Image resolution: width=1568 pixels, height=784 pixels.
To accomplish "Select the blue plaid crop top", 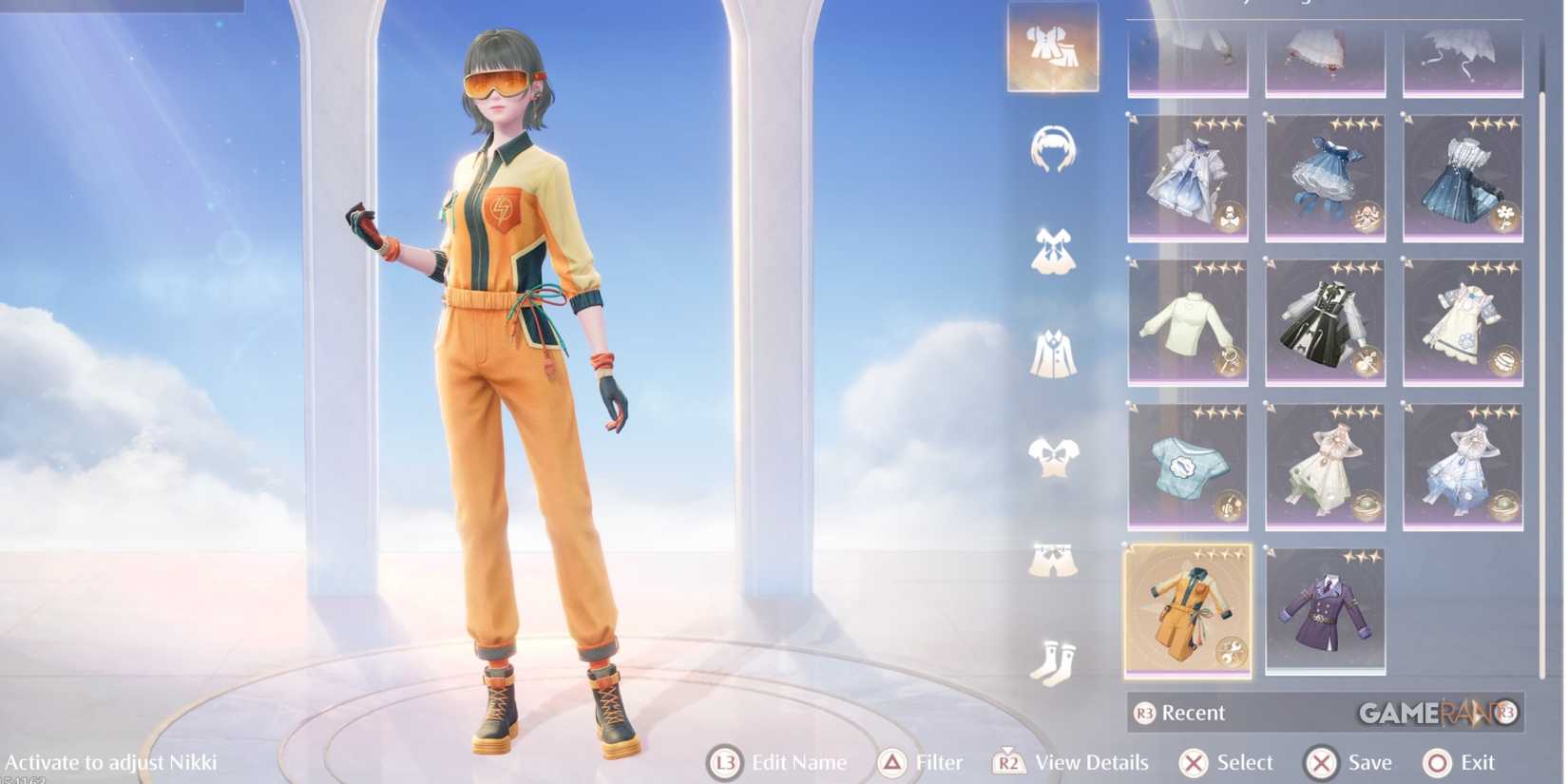I will point(1186,466).
